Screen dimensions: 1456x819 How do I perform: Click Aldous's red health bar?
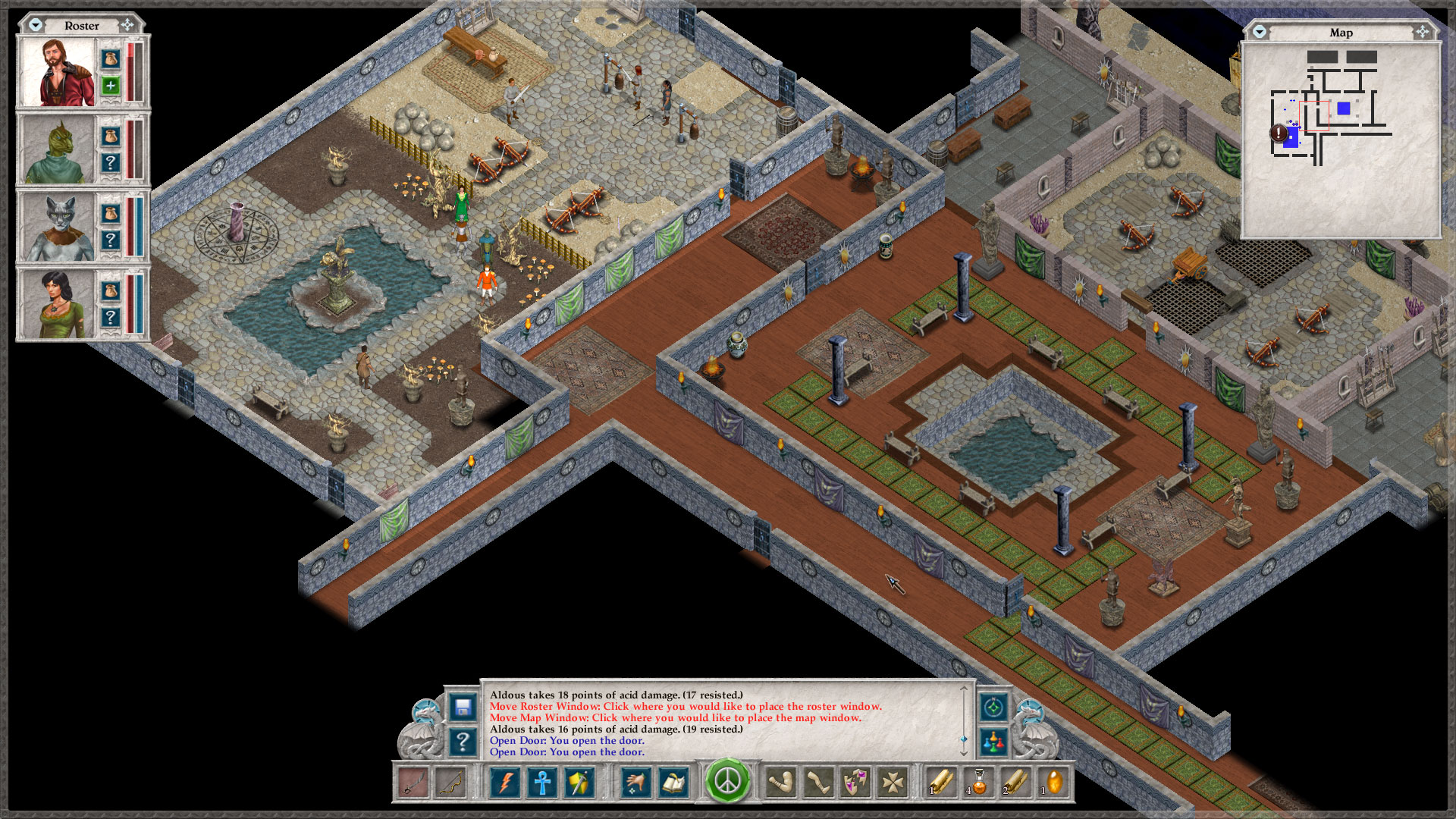point(130,72)
